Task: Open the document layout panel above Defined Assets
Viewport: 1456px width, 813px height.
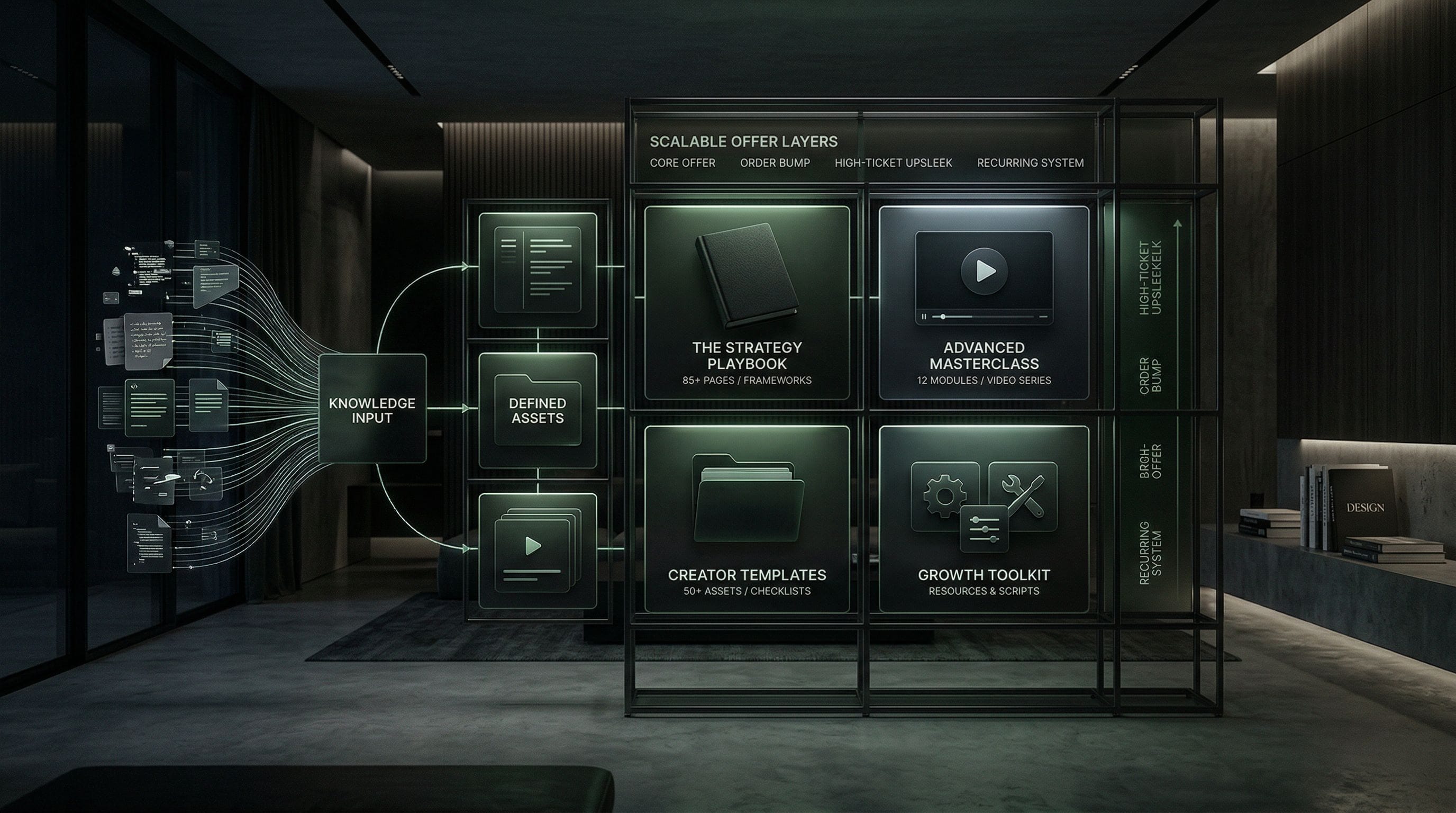Action: click(x=537, y=270)
